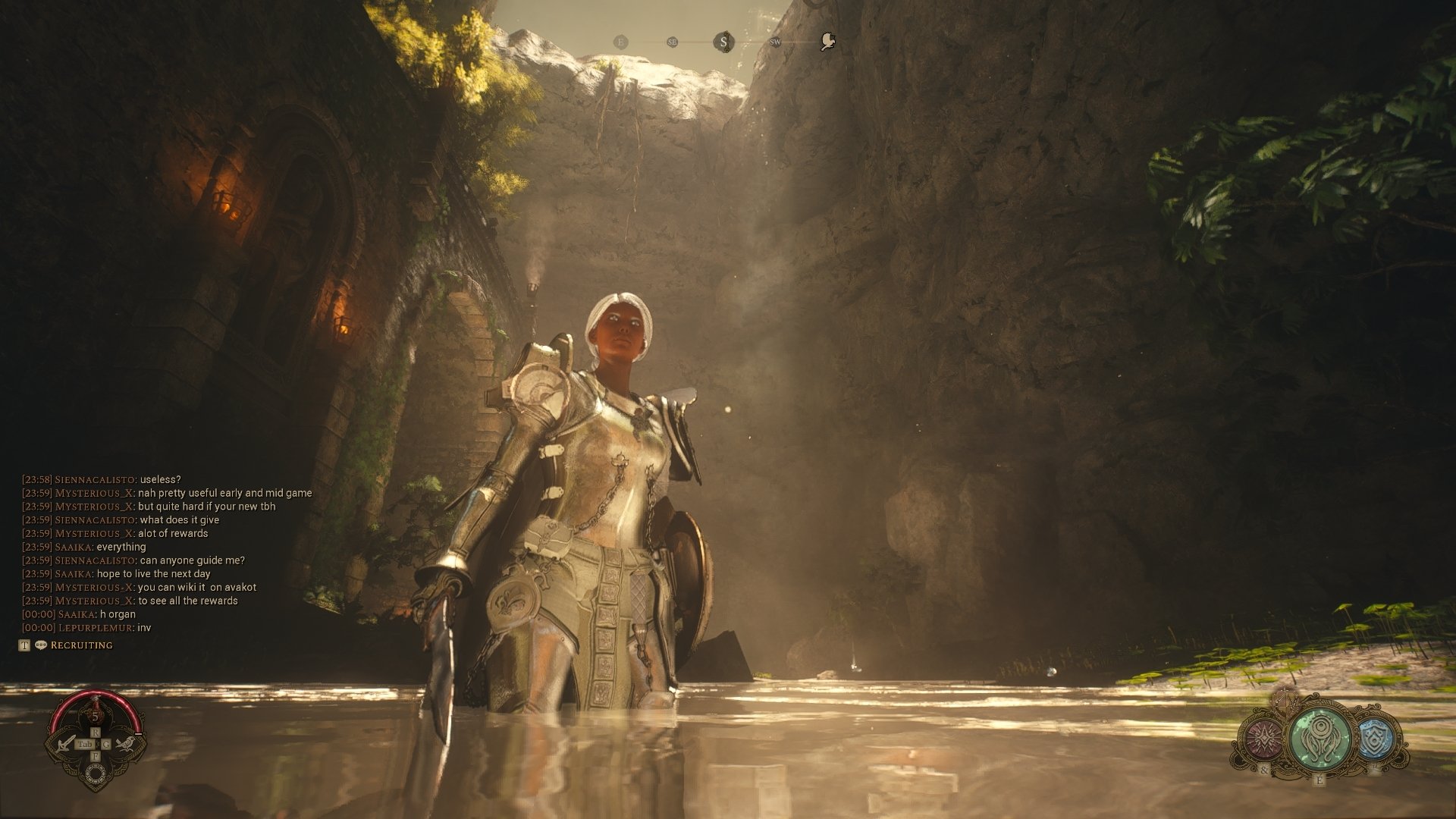The height and width of the screenshot is (819, 1456).
Task: Select the bird companion slot
Action: coord(126,742)
